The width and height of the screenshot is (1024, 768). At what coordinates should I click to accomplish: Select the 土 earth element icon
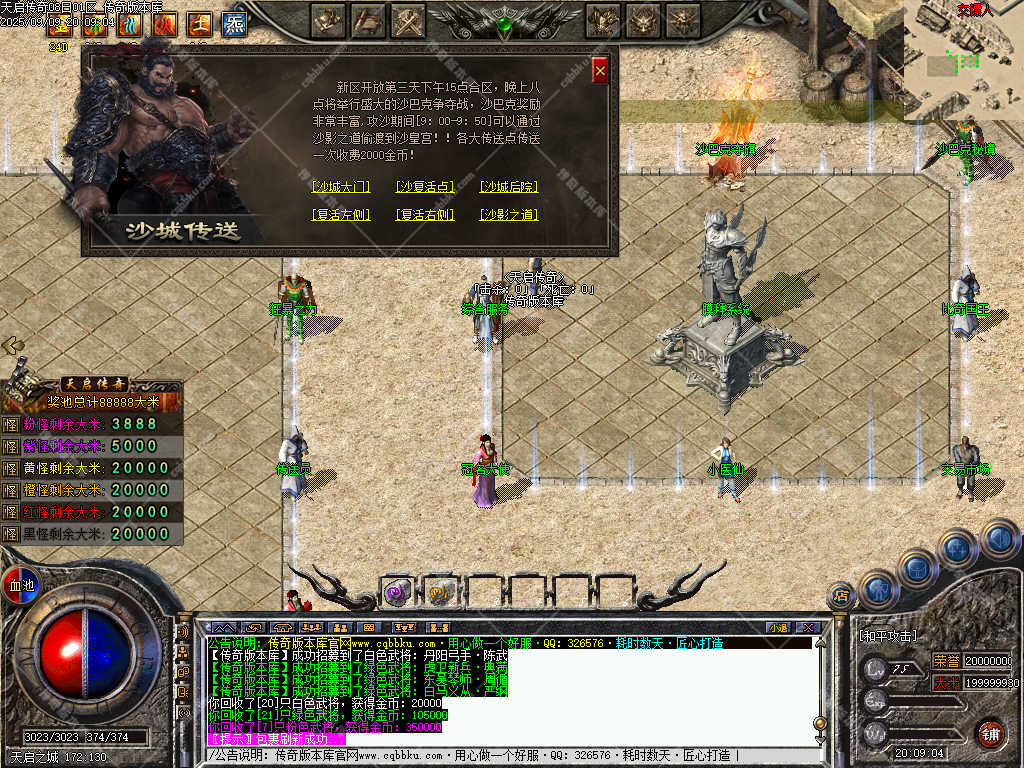200,23
